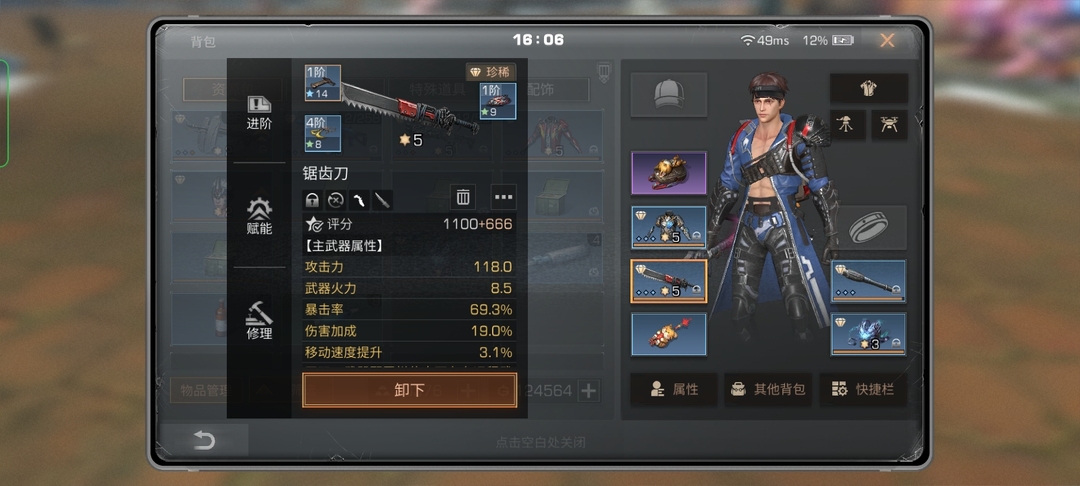Open the 快捷栏 quick bar settings
The height and width of the screenshot is (486, 1080).
point(862,389)
